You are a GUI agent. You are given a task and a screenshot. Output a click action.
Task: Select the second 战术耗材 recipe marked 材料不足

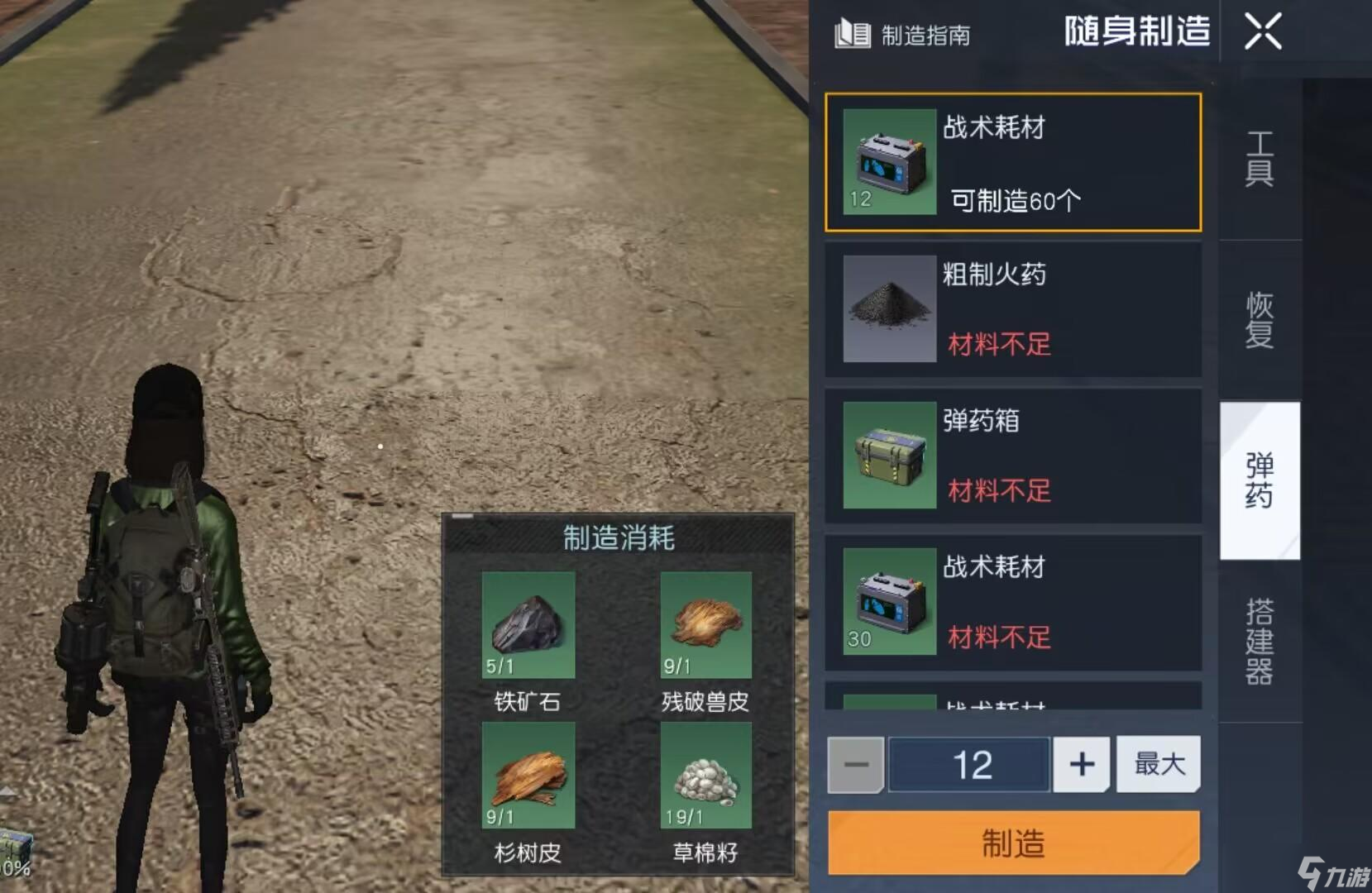coord(1012,602)
